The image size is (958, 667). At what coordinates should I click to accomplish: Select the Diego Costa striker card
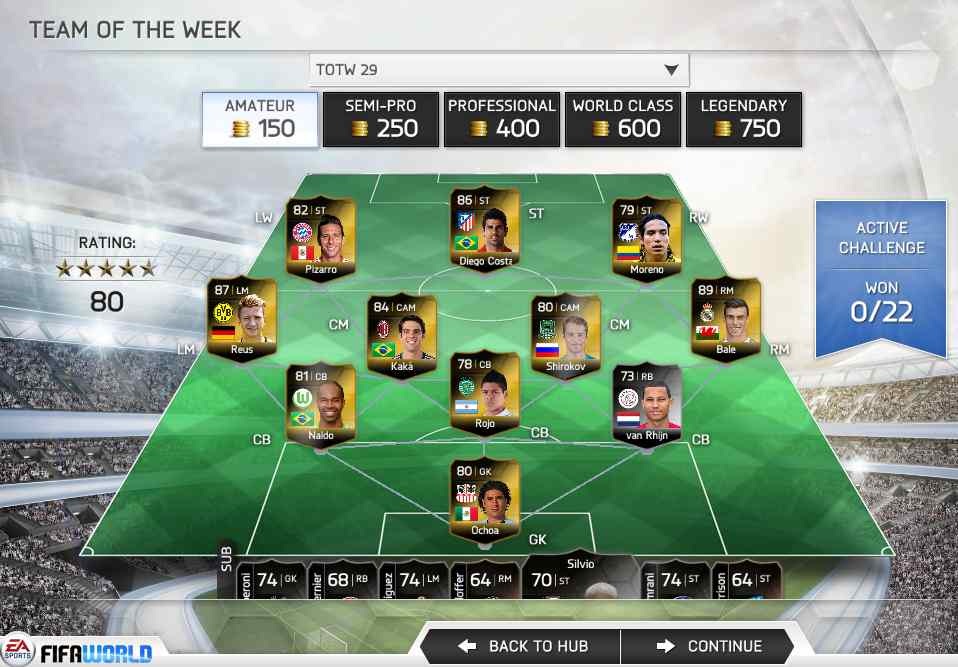(485, 229)
